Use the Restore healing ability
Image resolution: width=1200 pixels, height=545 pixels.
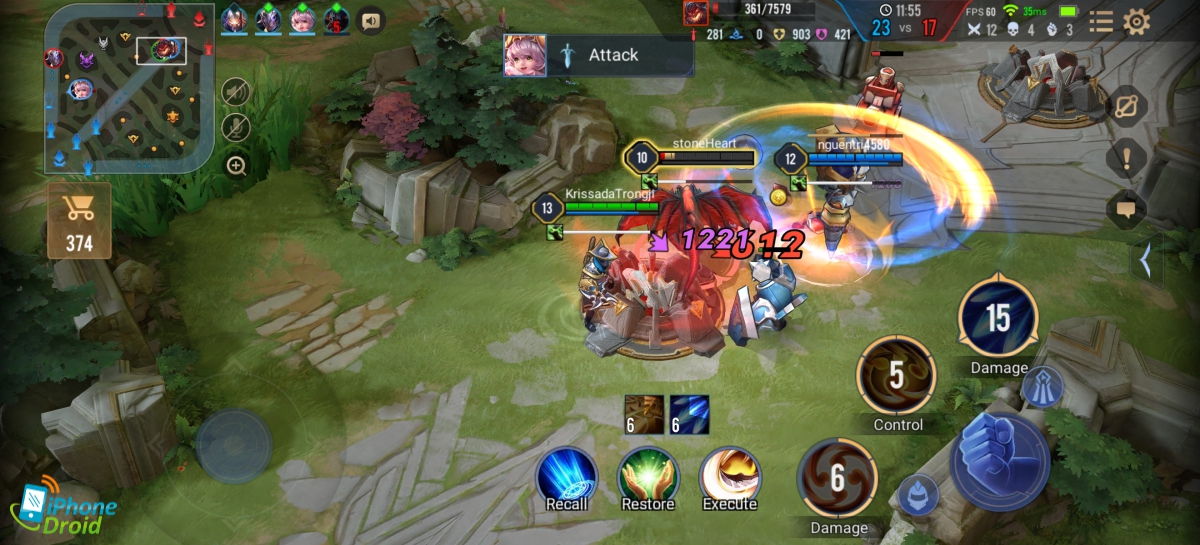click(648, 475)
